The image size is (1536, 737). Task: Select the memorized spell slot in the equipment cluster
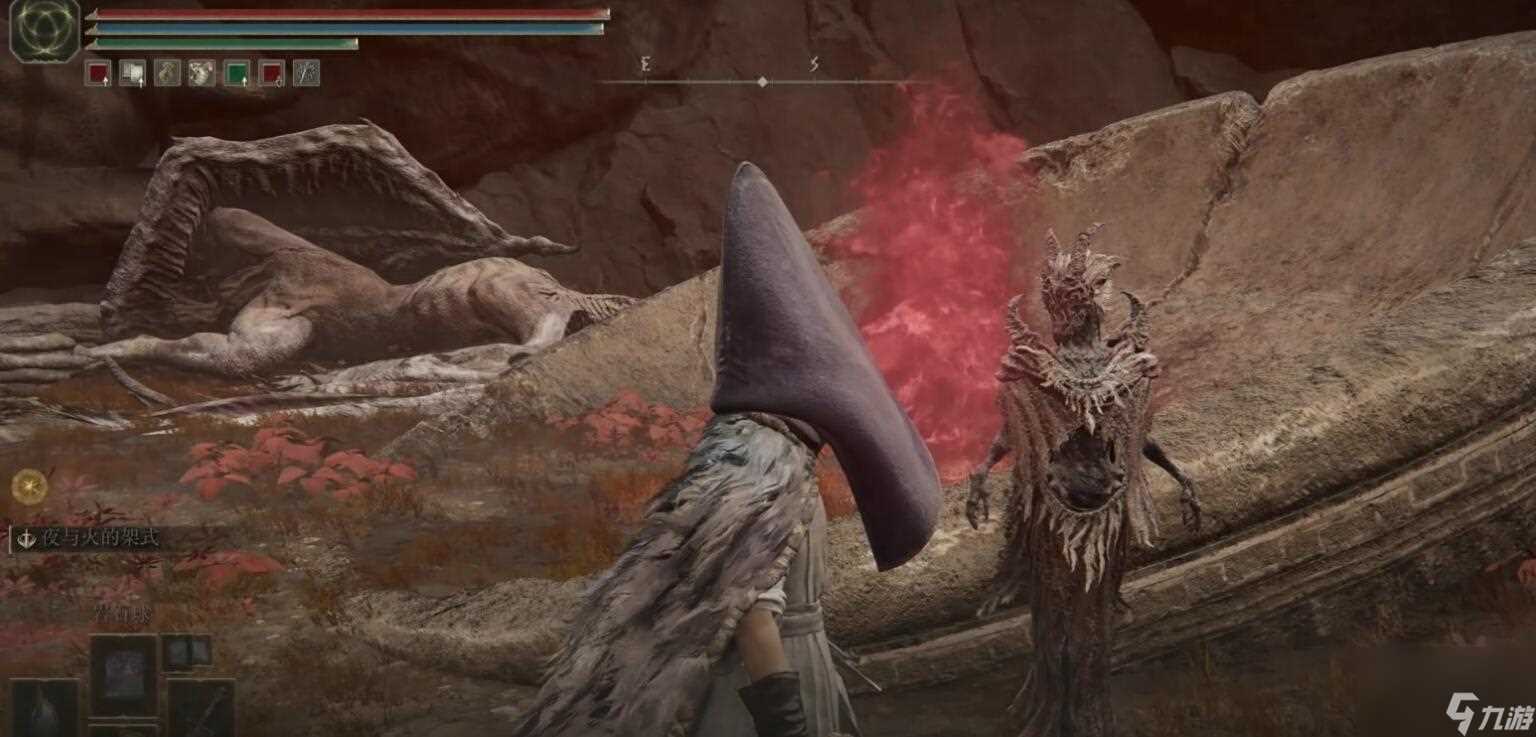click(x=123, y=672)
